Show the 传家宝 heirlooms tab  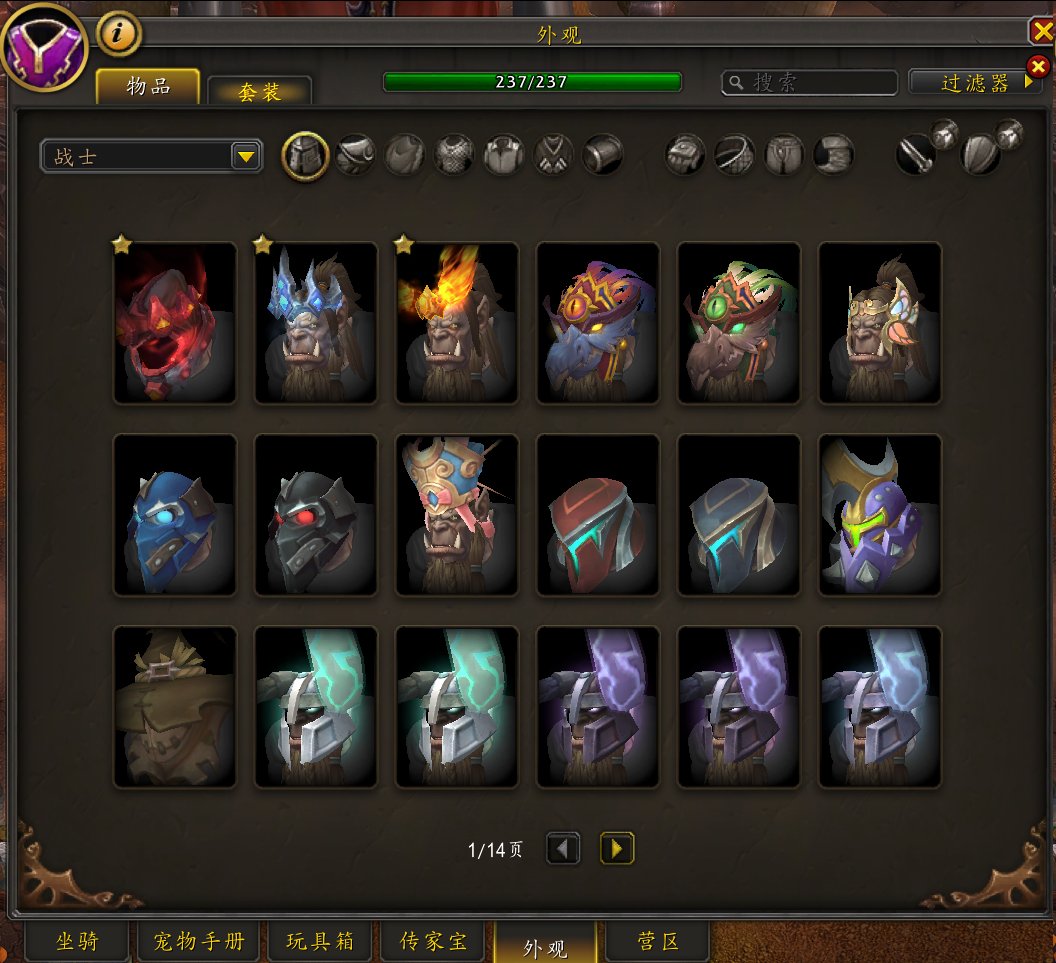click(433, 942)
